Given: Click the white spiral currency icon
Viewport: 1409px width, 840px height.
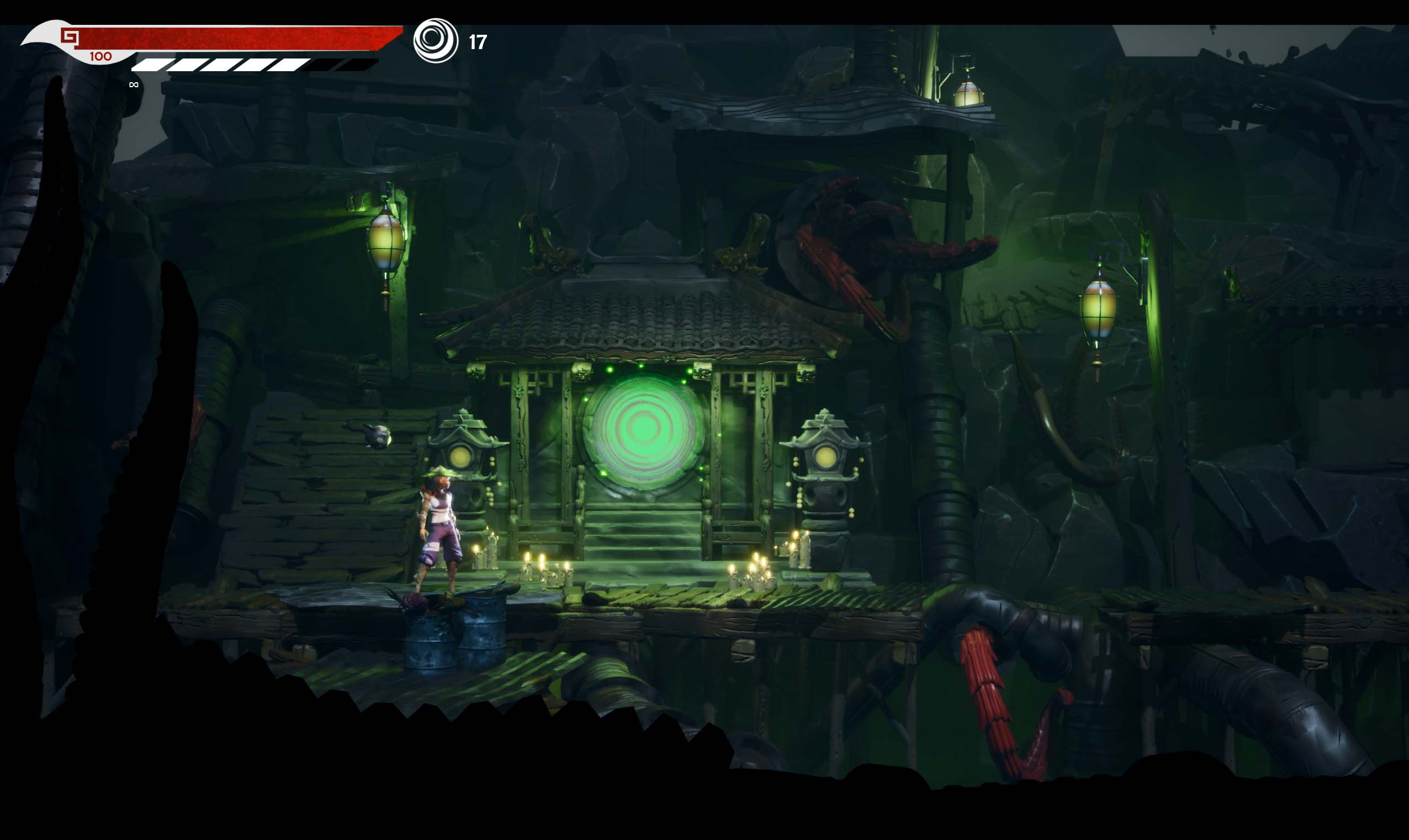Looking at the screenshot, I should (x=435, y=40).
